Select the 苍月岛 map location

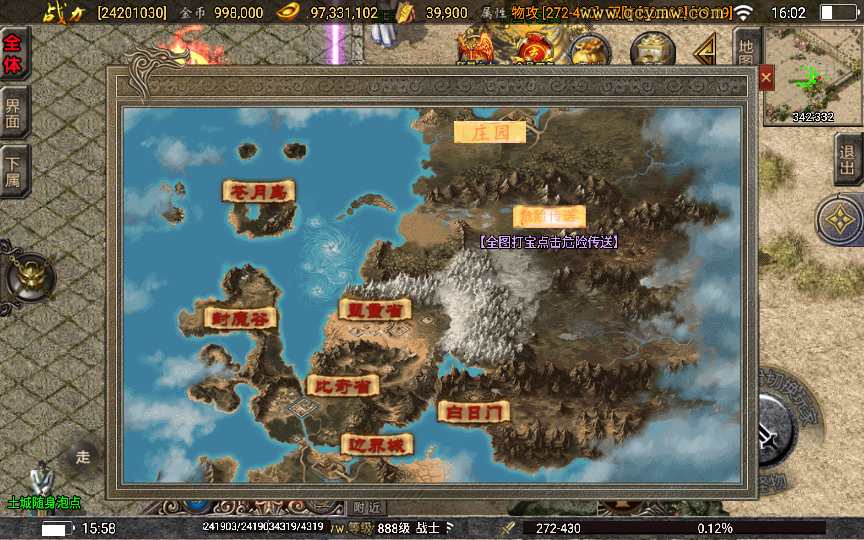pos(259,190)
